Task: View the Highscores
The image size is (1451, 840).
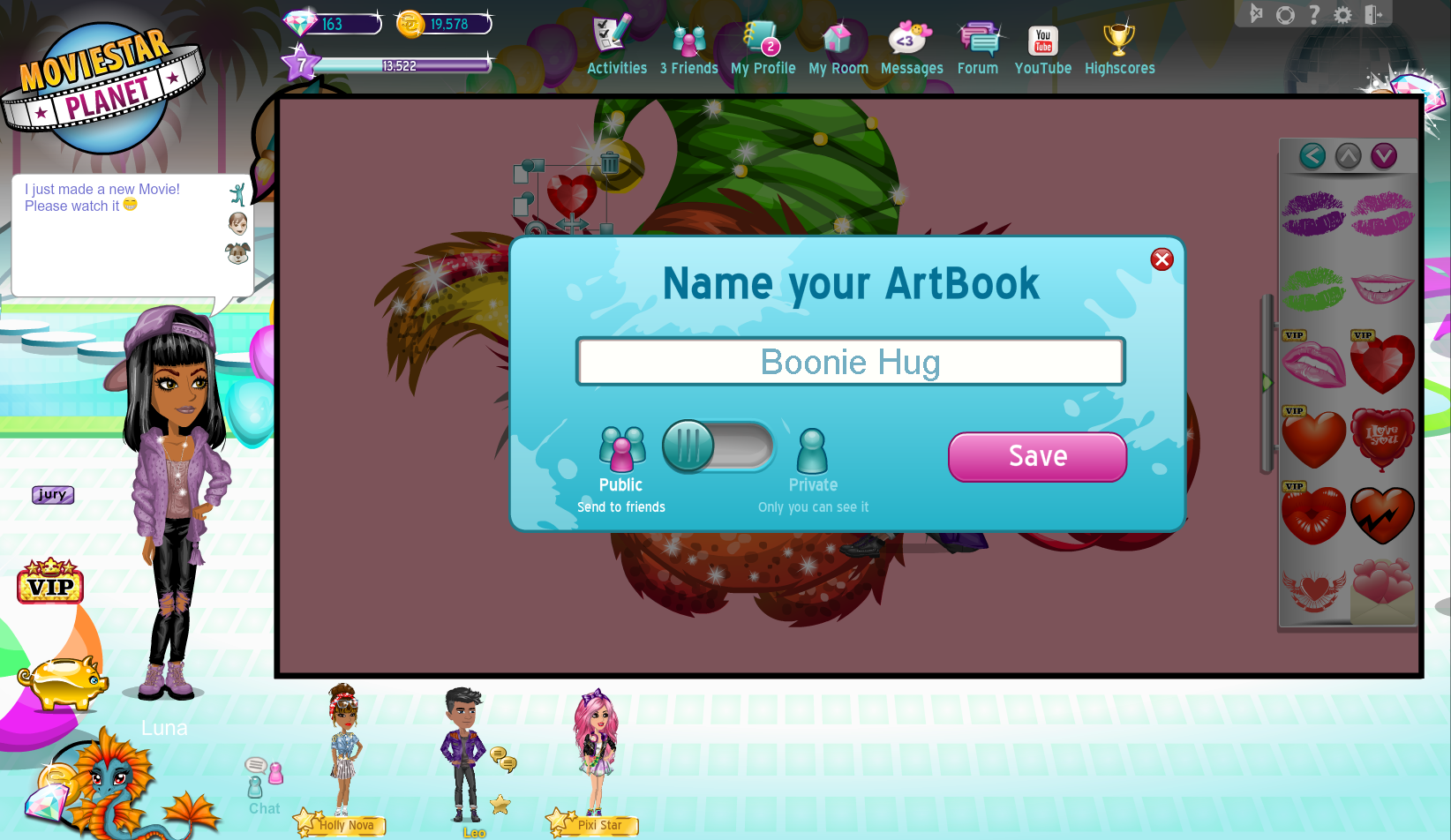Action: point(1119,49)
